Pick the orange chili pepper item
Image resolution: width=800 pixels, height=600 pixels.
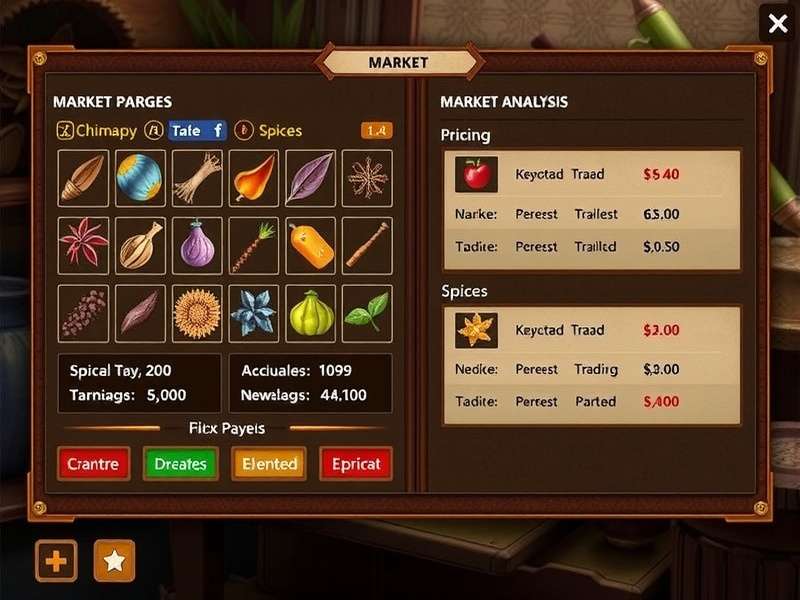(254, 179)
